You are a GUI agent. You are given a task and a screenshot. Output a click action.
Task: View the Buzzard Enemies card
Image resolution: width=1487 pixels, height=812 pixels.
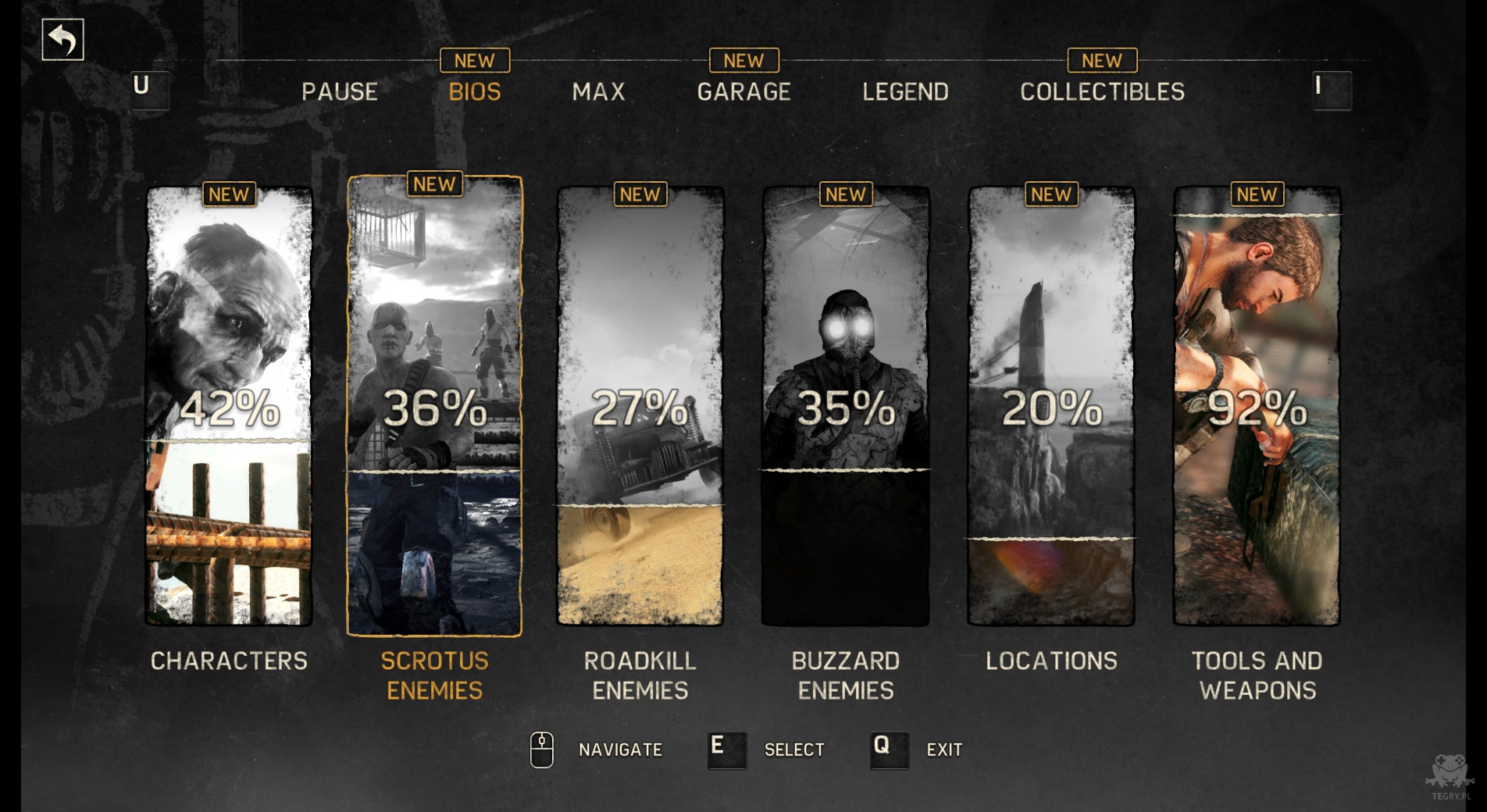[x=846, y=406]
